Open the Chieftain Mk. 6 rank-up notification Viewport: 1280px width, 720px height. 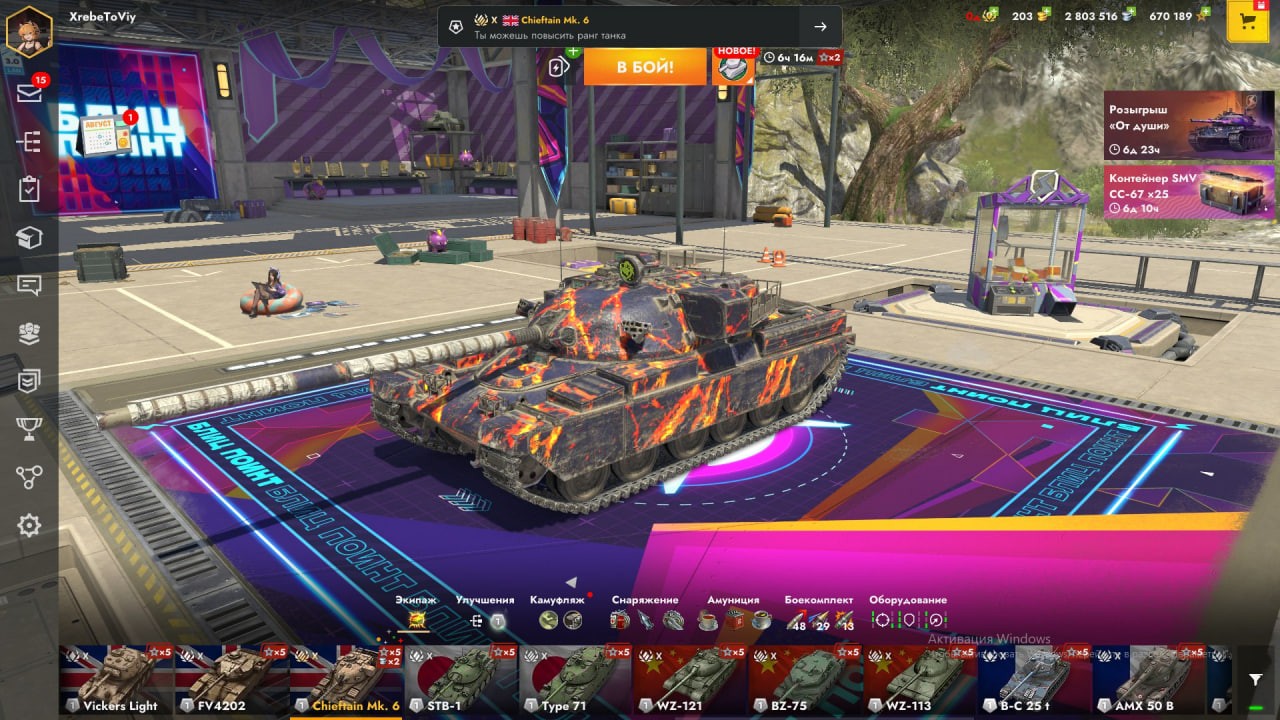pos(639,27)
